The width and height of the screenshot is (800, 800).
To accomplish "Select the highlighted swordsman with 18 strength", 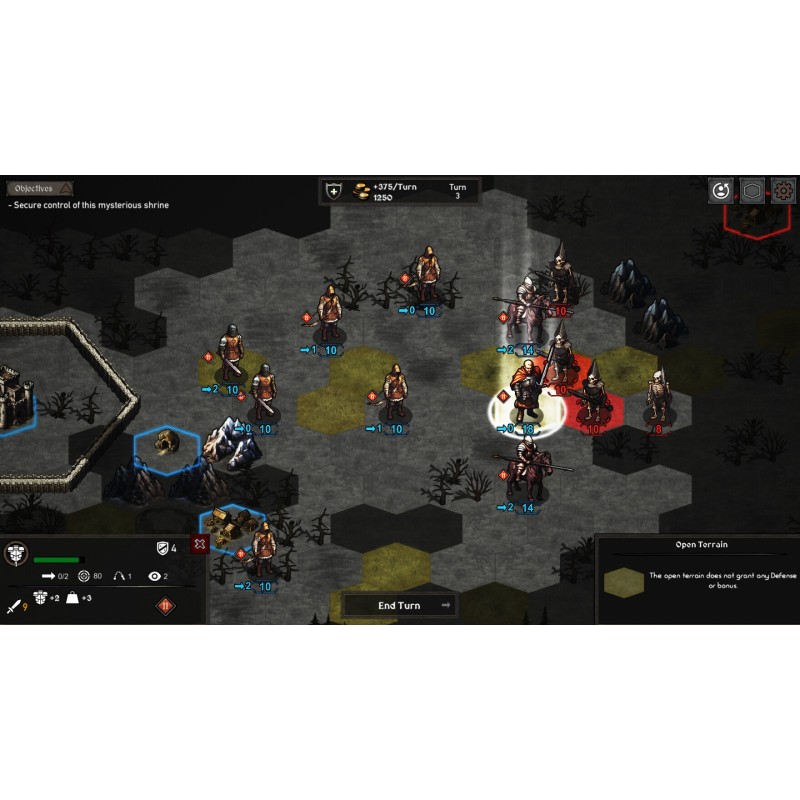I will point(524,395).
